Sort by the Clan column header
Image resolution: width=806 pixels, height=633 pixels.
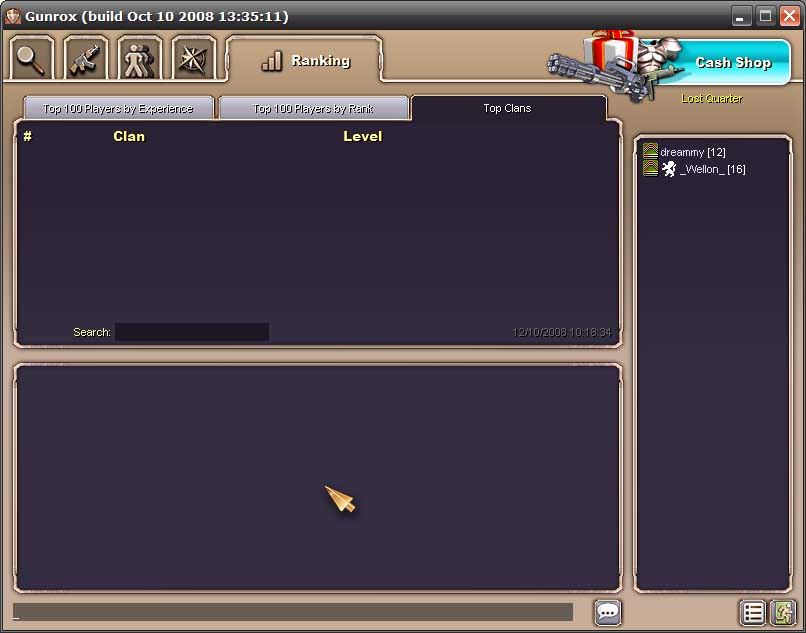[x=129, y=137]
